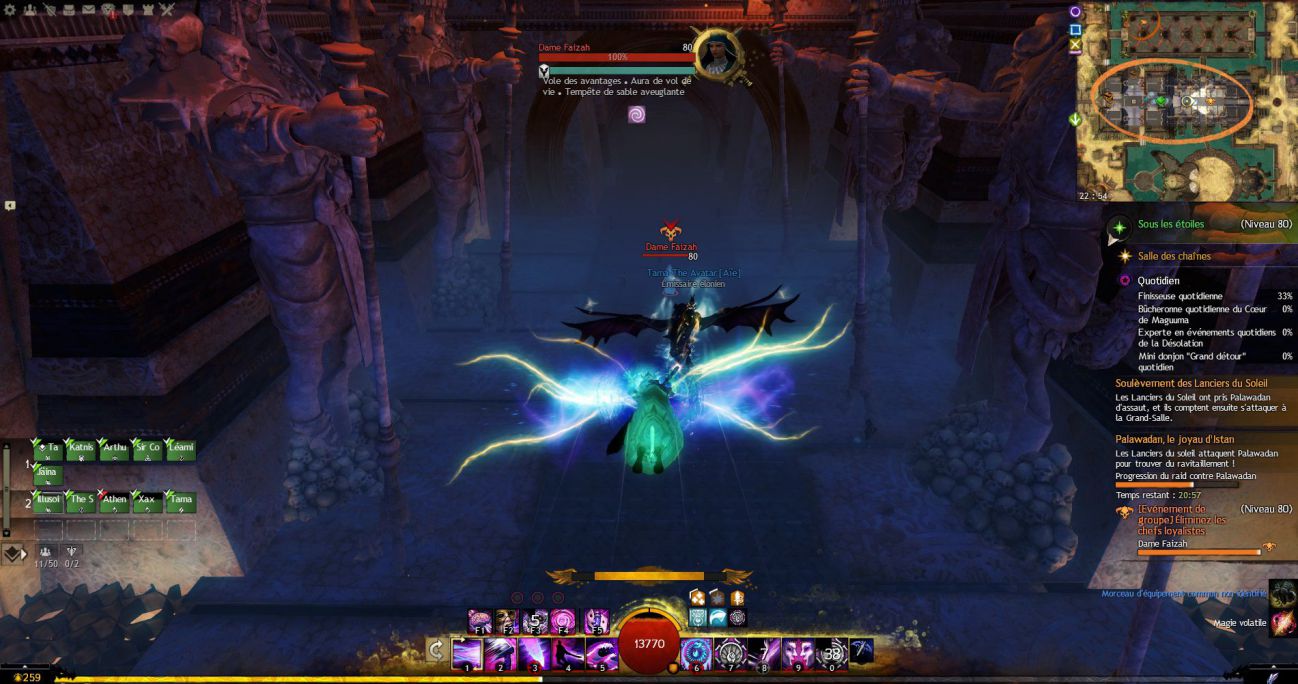The width and height of the screenshot is (1298, 684).
Task: Open the mail envelope icon
Action: point(89,9)
